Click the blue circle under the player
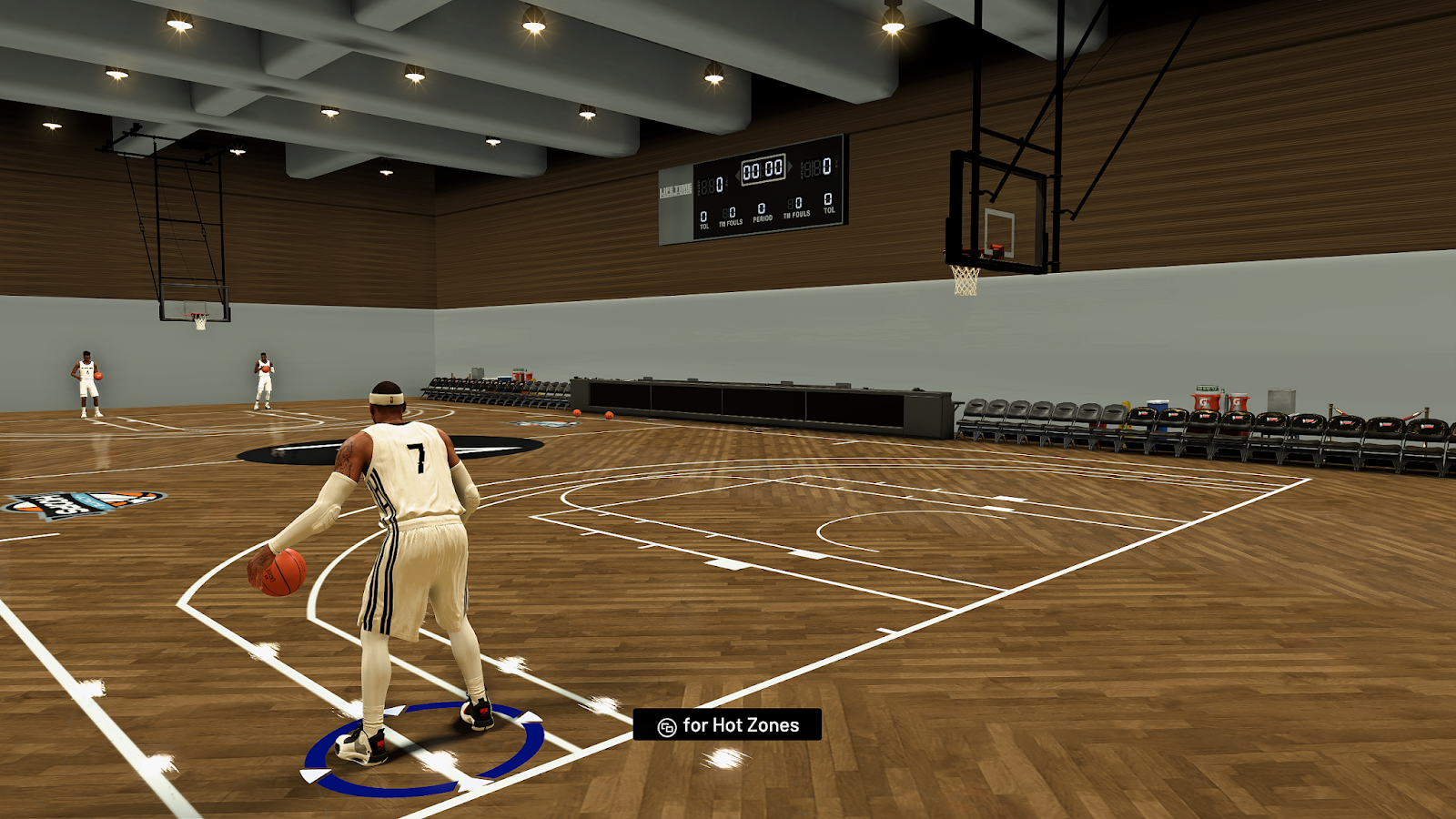This screenshot has width=1456, height=819. tap(419, 751)
